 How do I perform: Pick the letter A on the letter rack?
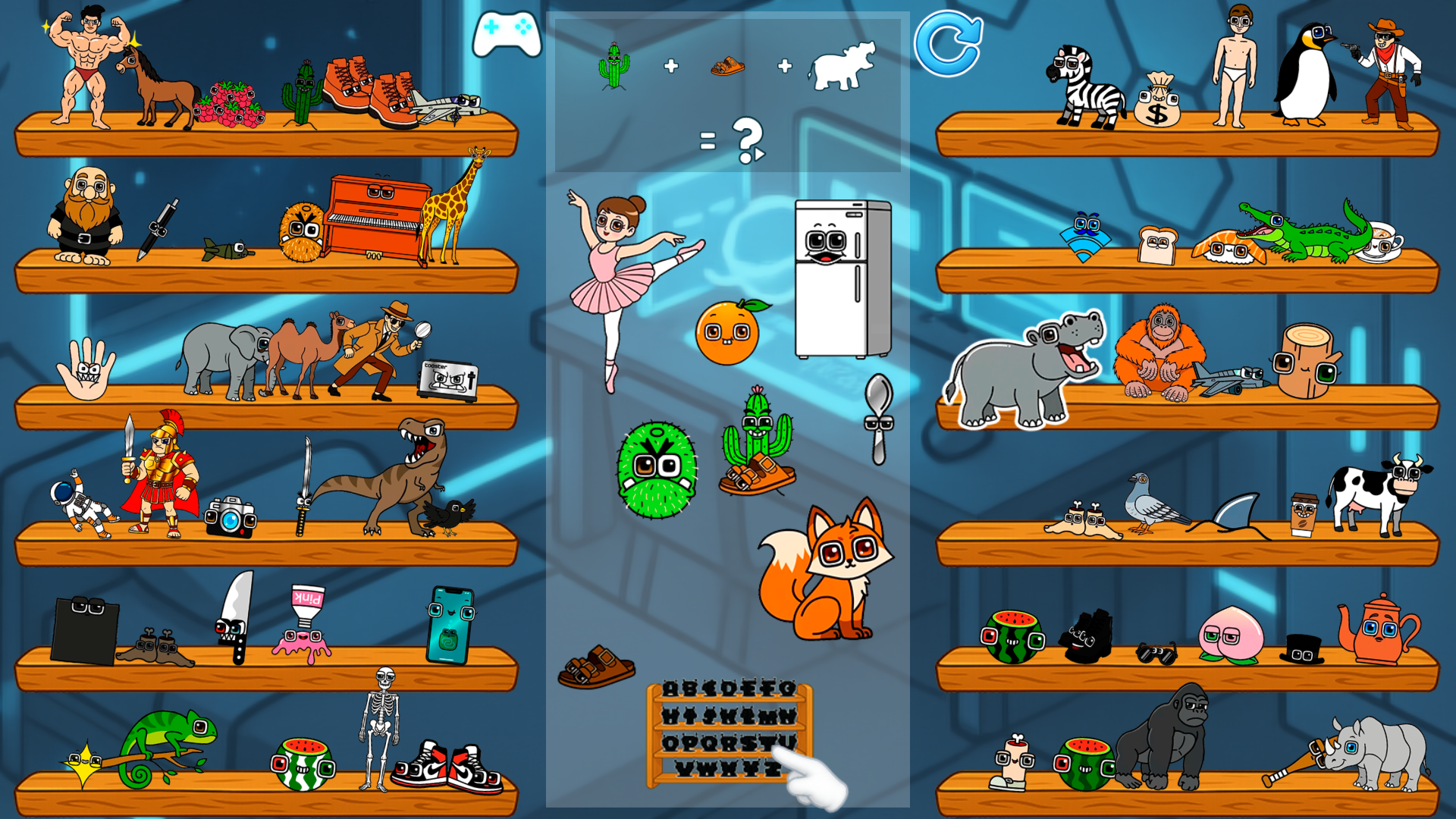click(x=669, y=689)
